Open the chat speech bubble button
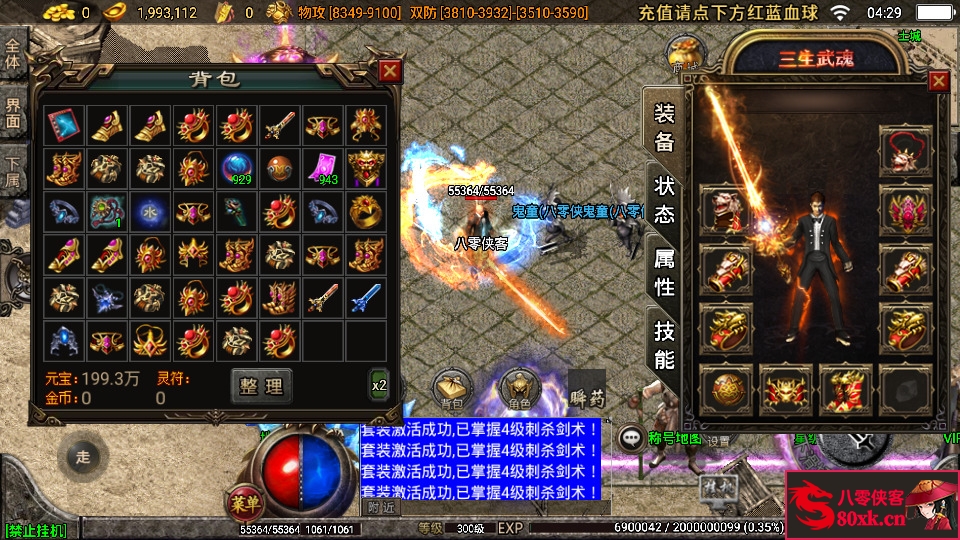 pos(631,437)
